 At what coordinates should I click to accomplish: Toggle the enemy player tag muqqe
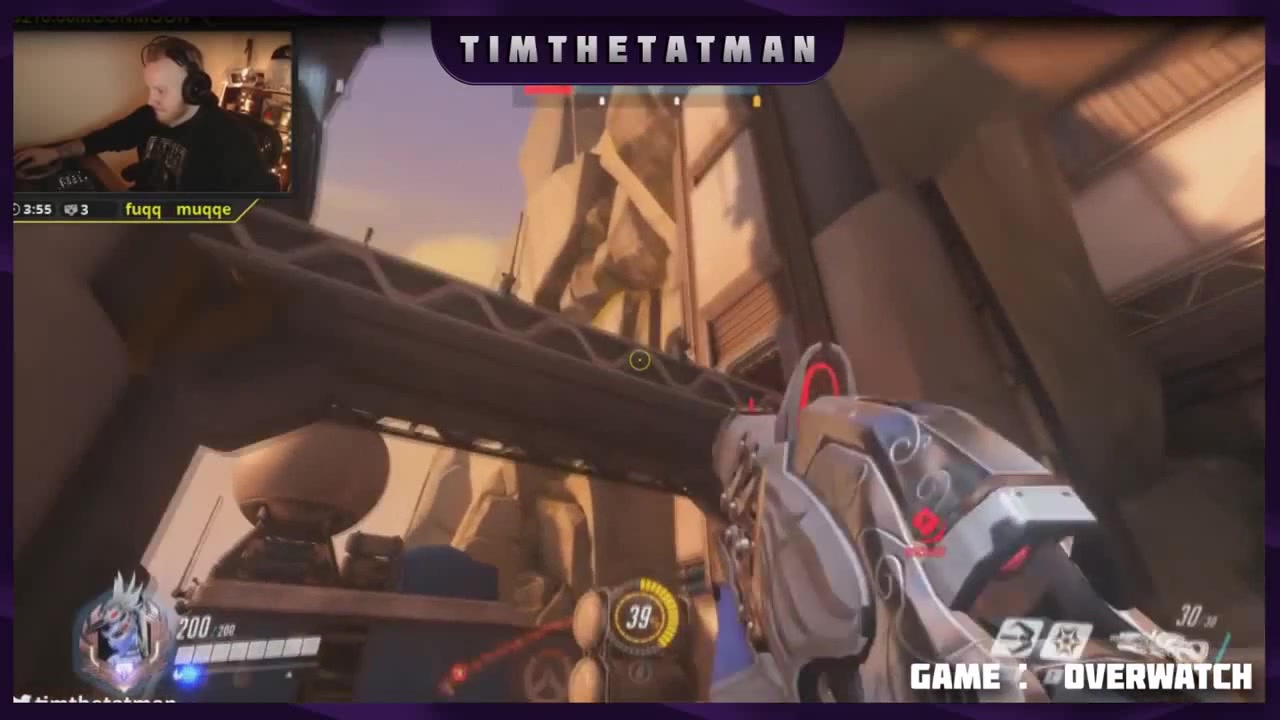coord(203,210)
